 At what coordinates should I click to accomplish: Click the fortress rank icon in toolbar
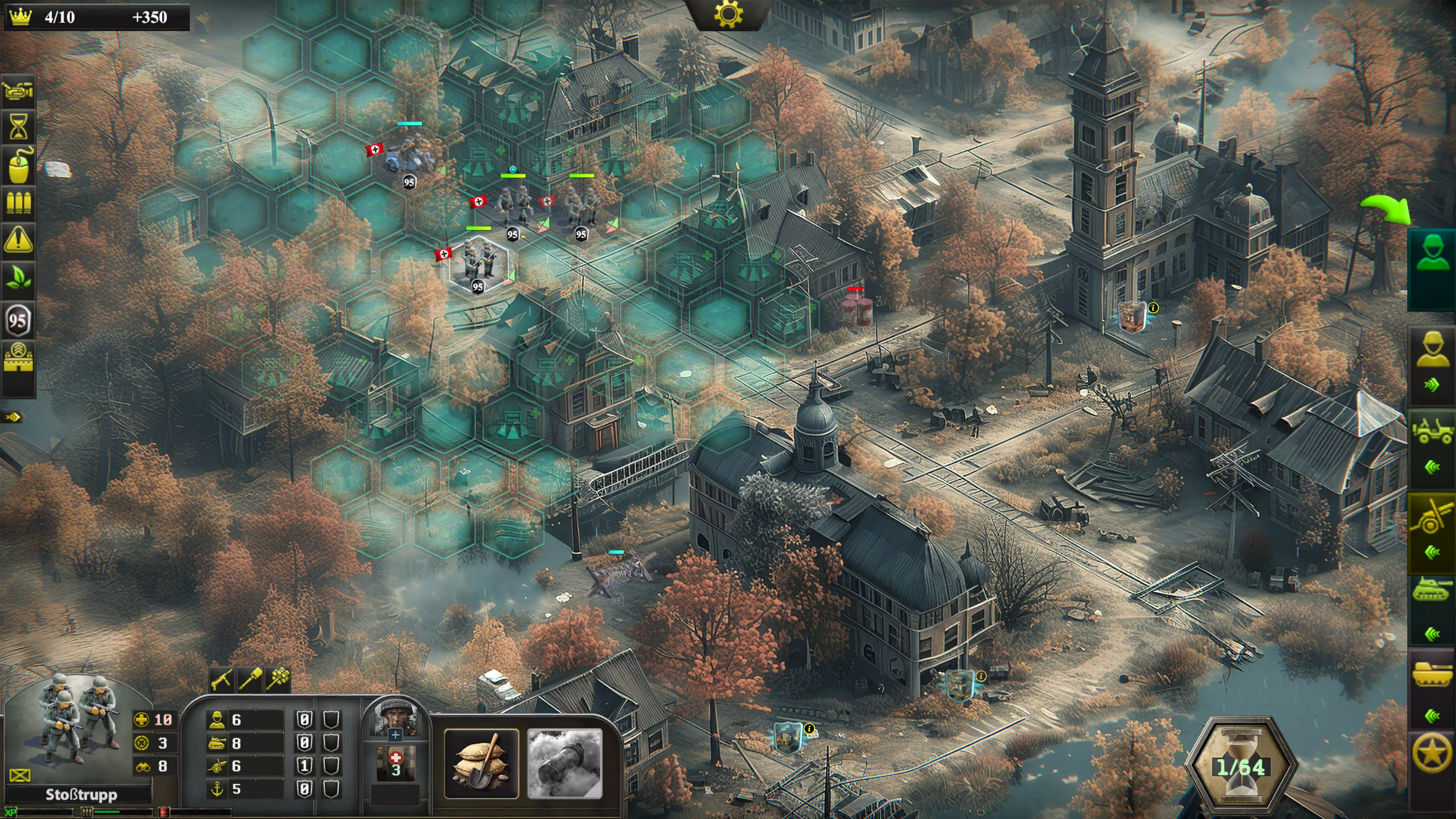tap(18, 357)
